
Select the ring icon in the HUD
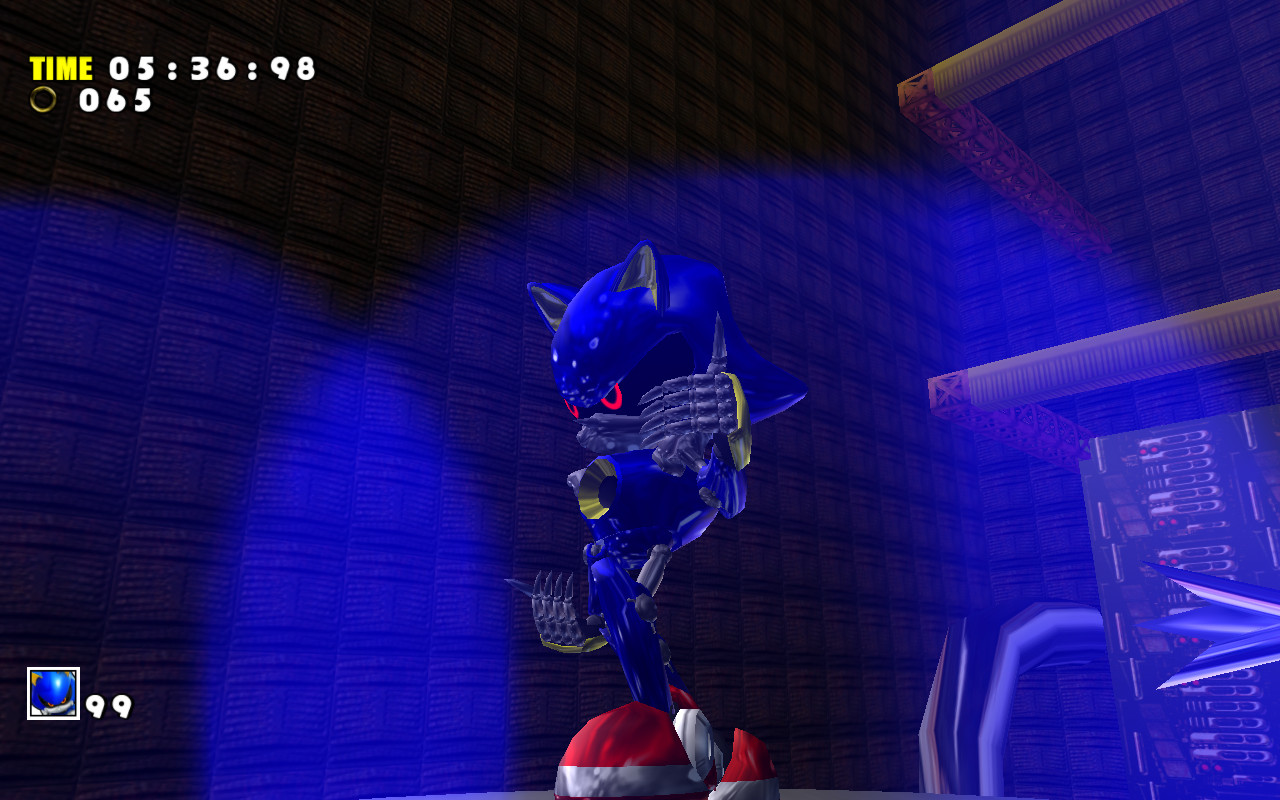click(x=45, y=101)
